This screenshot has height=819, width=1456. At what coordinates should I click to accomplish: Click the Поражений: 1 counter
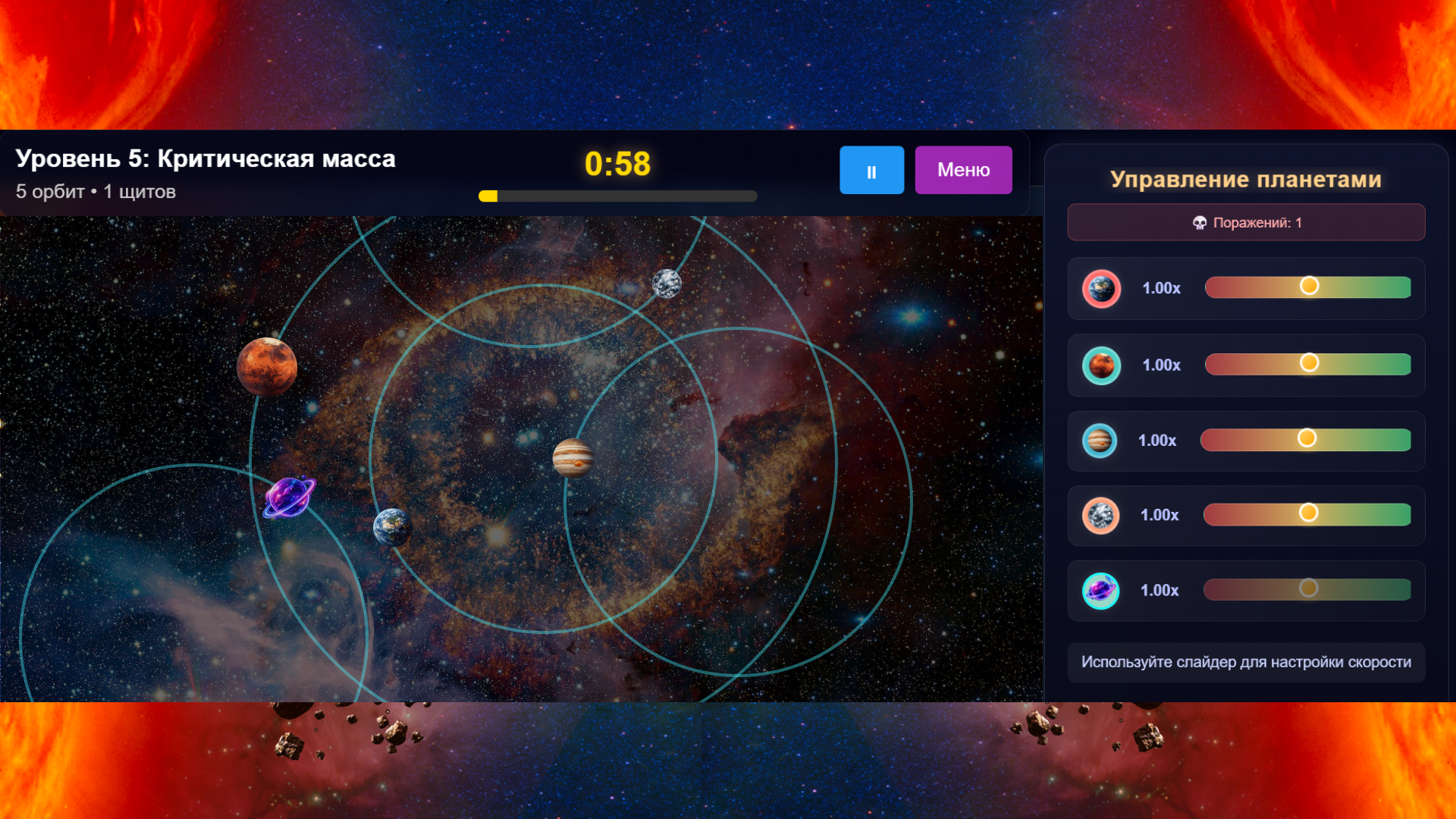point(1246,222)
